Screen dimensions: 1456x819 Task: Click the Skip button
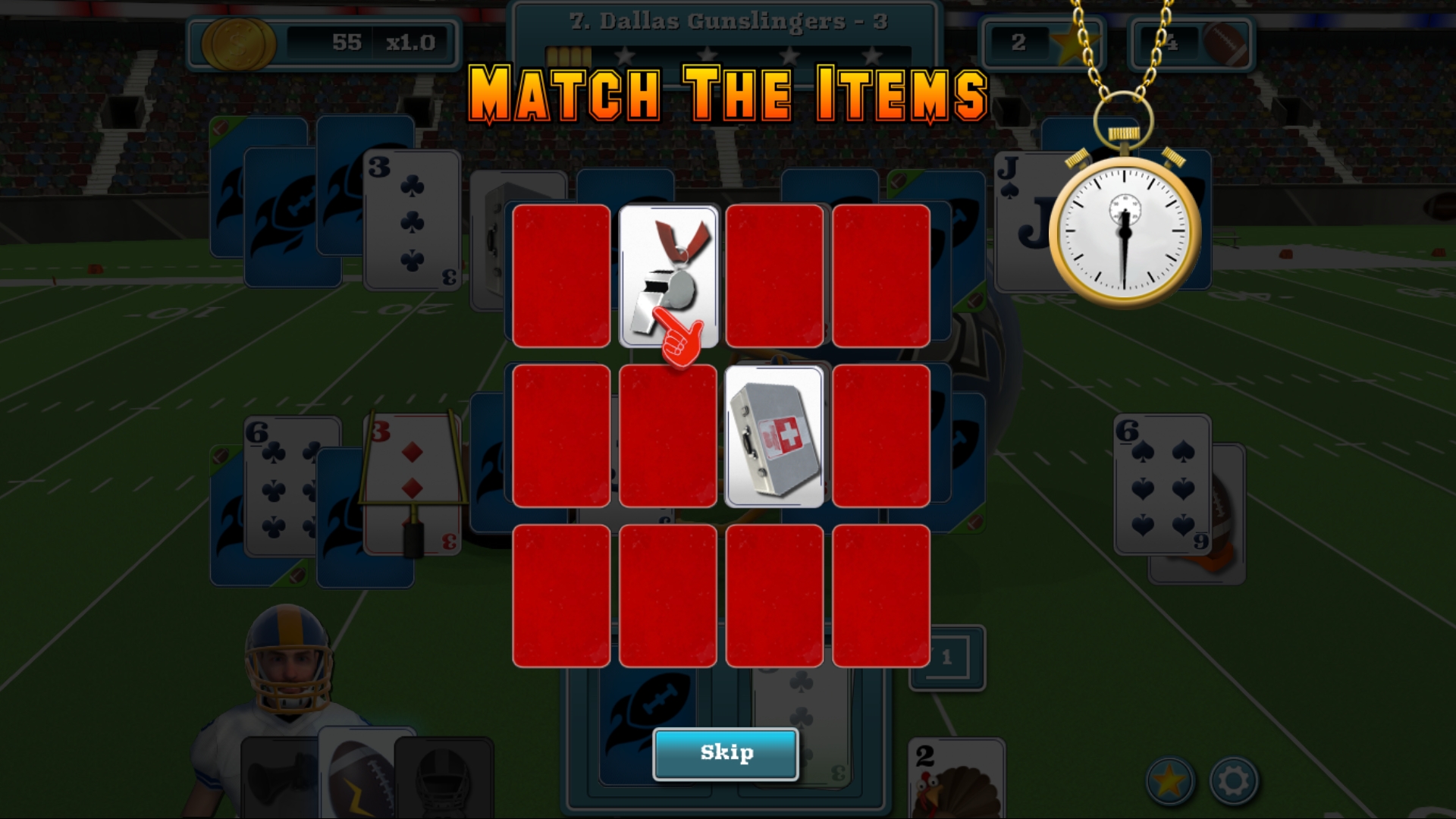726,753
